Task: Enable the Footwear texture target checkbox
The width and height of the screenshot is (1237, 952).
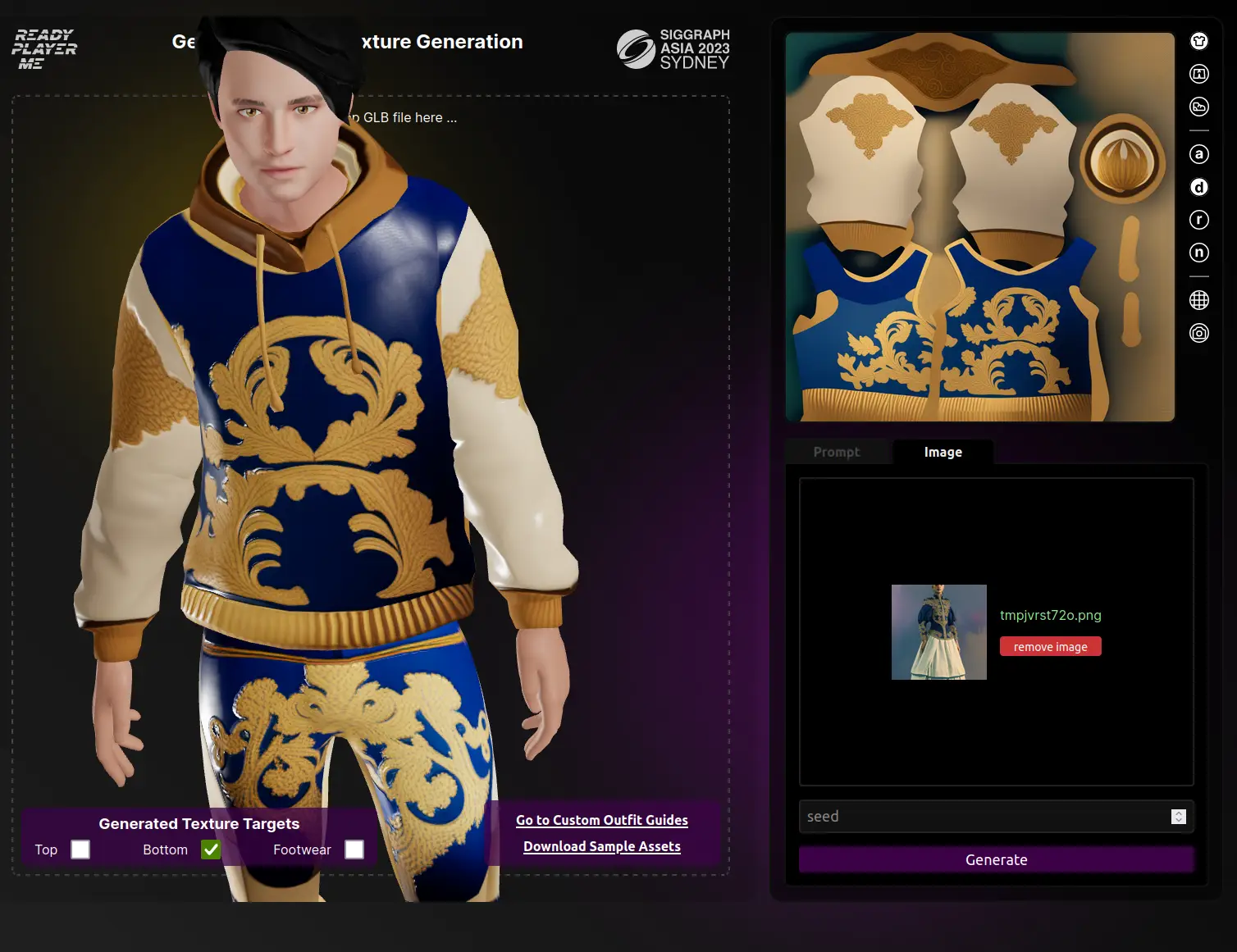Action: pyautogui.click(x=354, y=850)
